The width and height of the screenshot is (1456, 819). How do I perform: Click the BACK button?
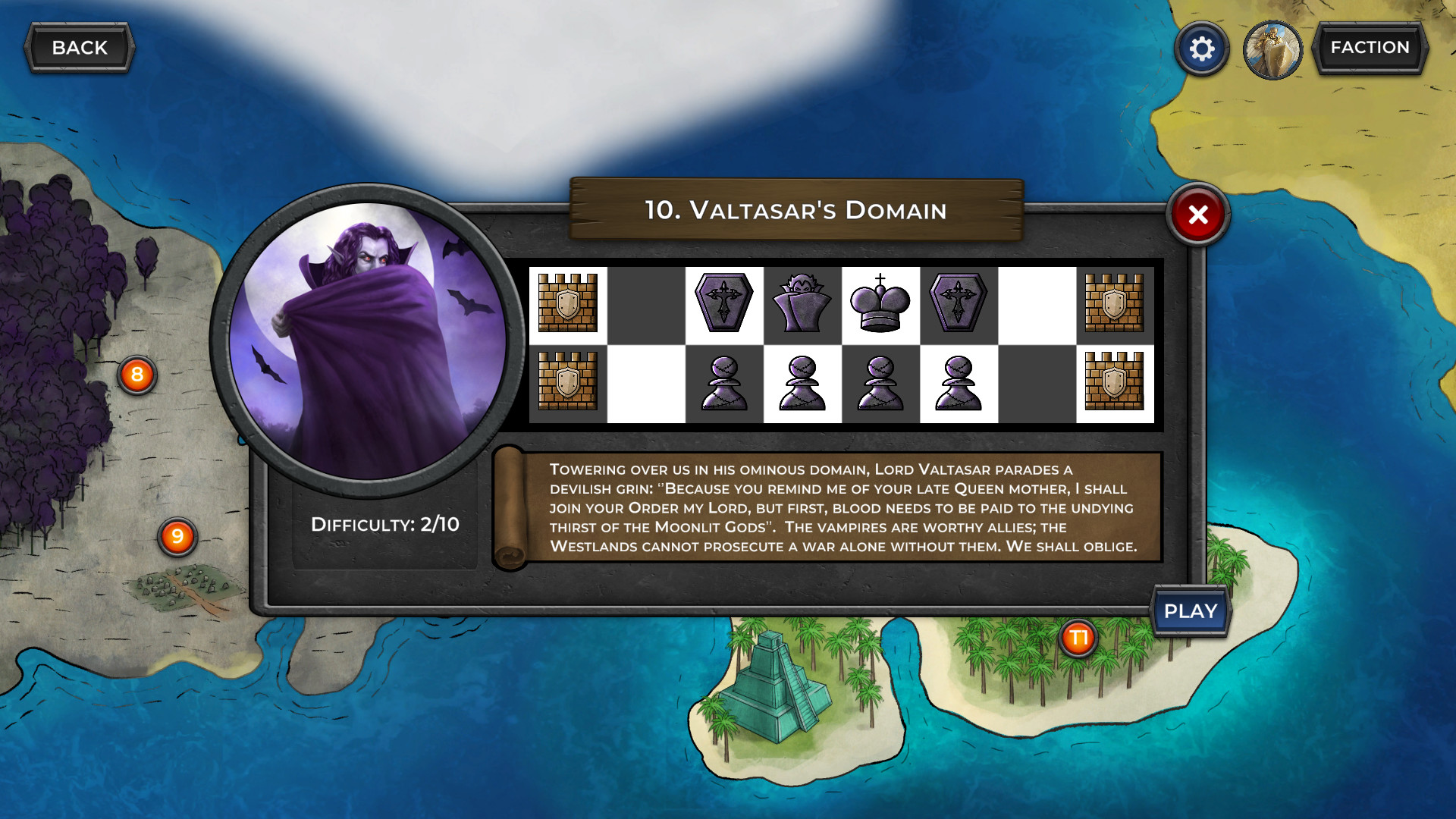79,47
